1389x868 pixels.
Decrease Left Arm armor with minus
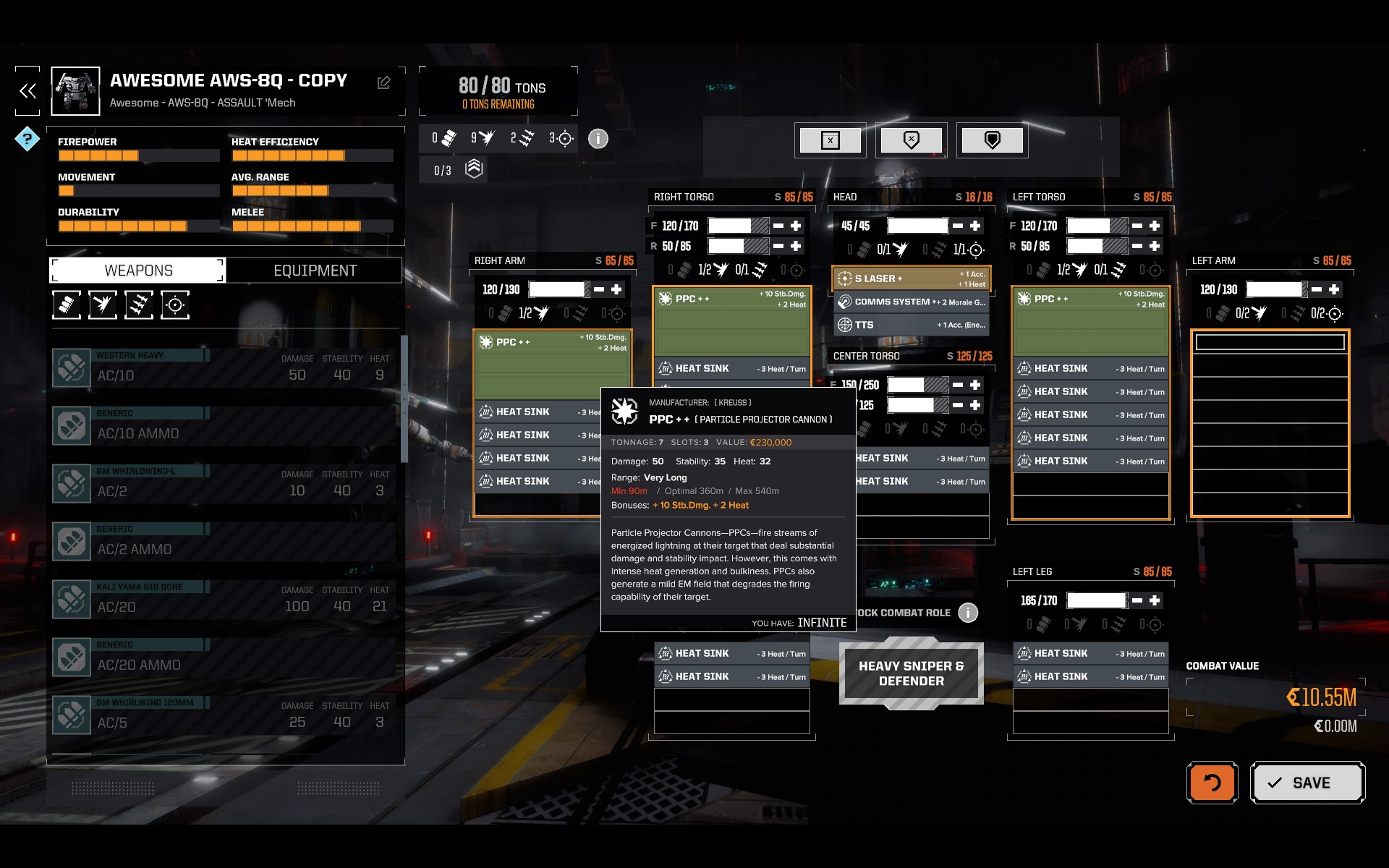(1317, 289)
